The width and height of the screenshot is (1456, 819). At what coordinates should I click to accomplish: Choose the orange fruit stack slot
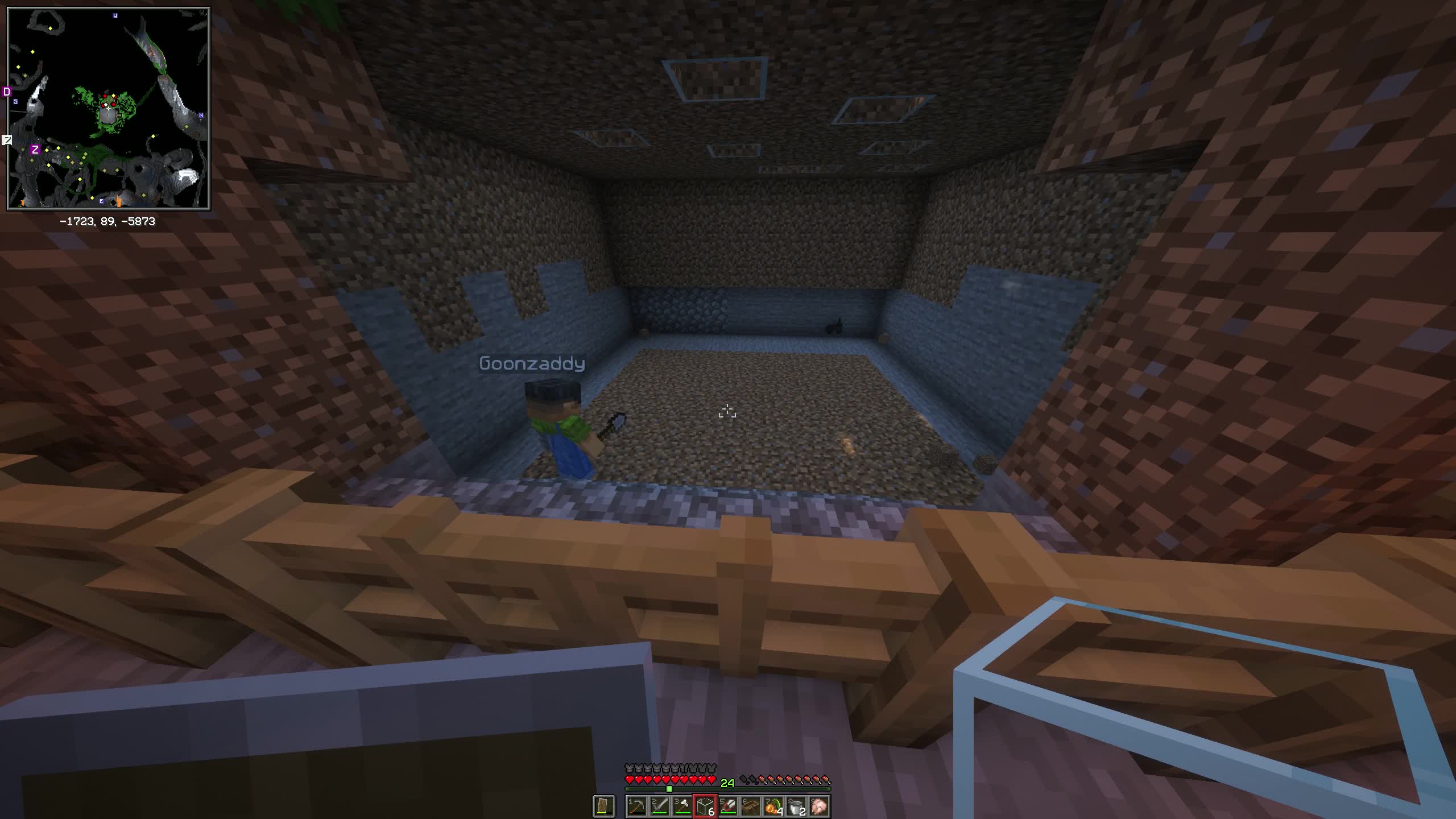(x=773, y=806)
